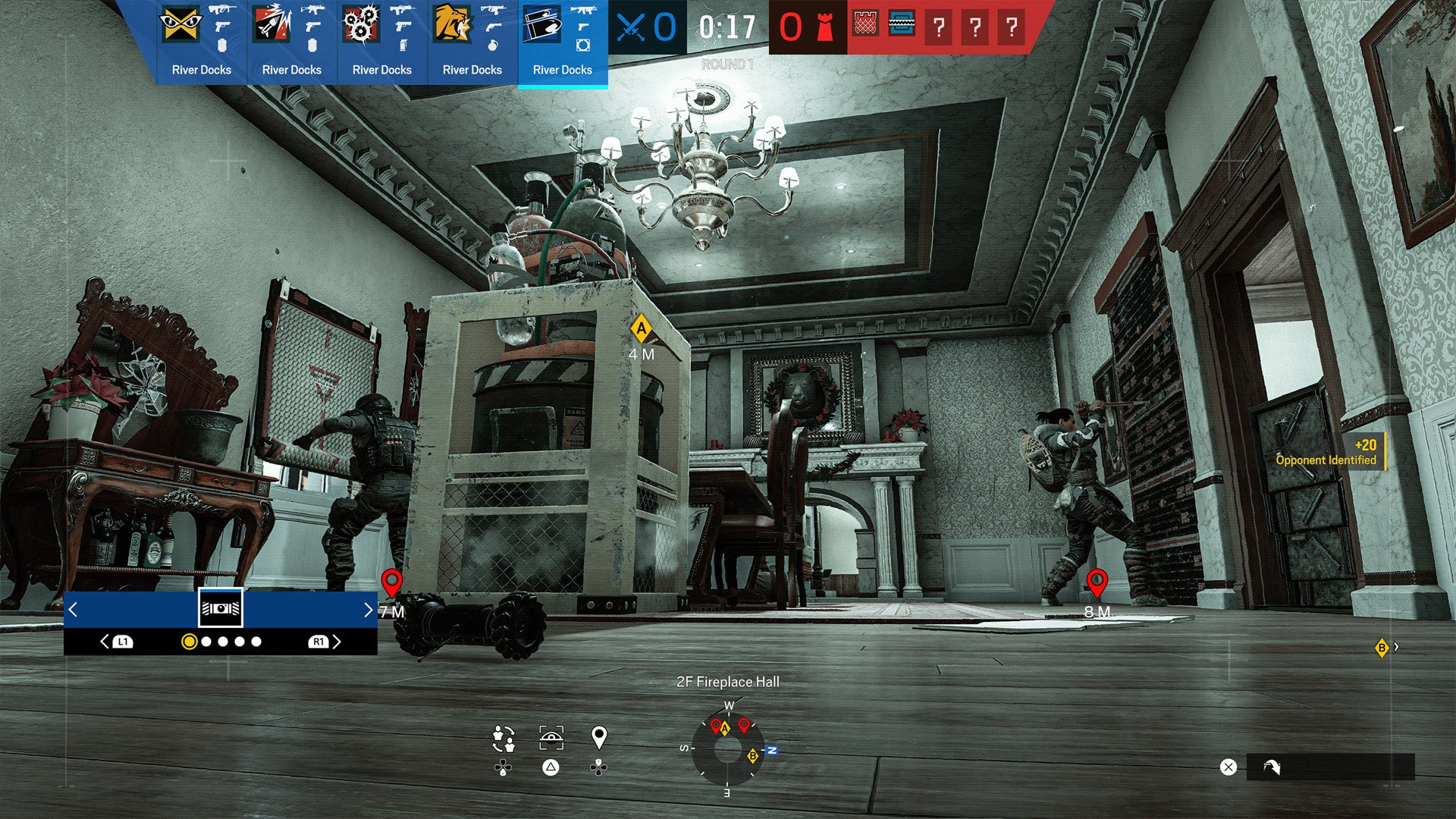Select the second gadget selection dot
1456x819 pixels.
click(206, 642)
